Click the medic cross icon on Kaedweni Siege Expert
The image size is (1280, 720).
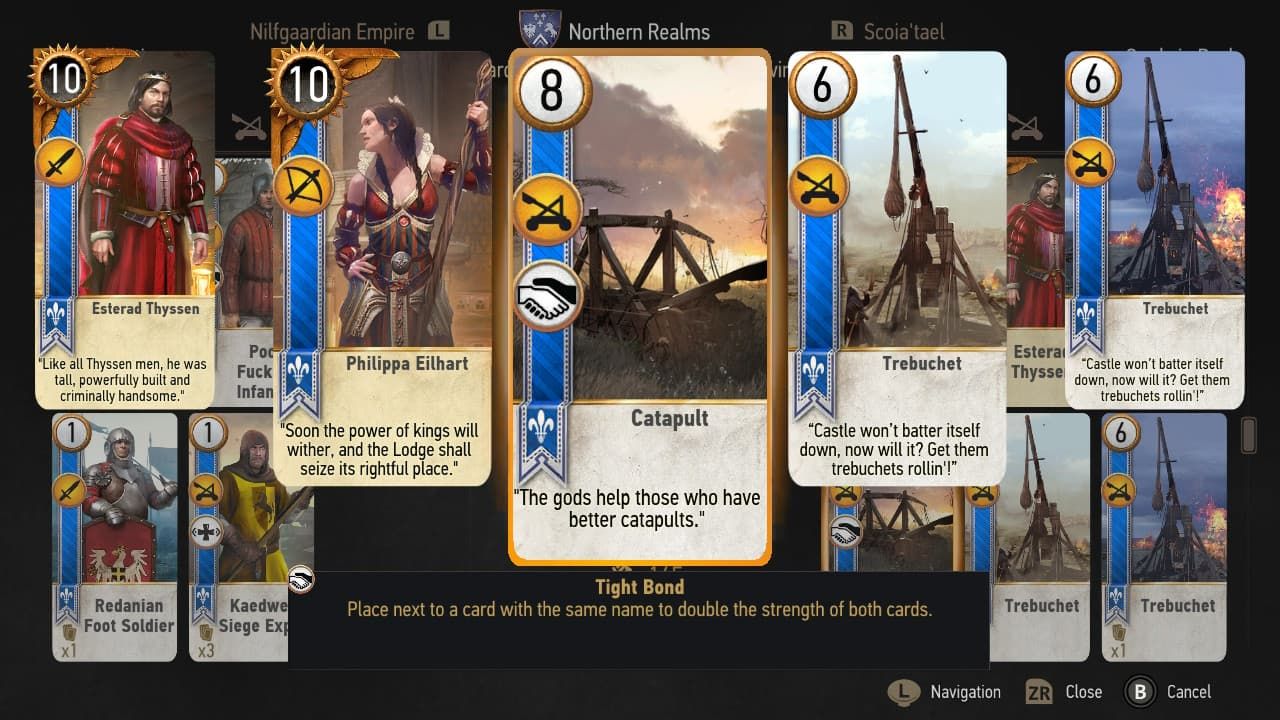click(206, 532)
